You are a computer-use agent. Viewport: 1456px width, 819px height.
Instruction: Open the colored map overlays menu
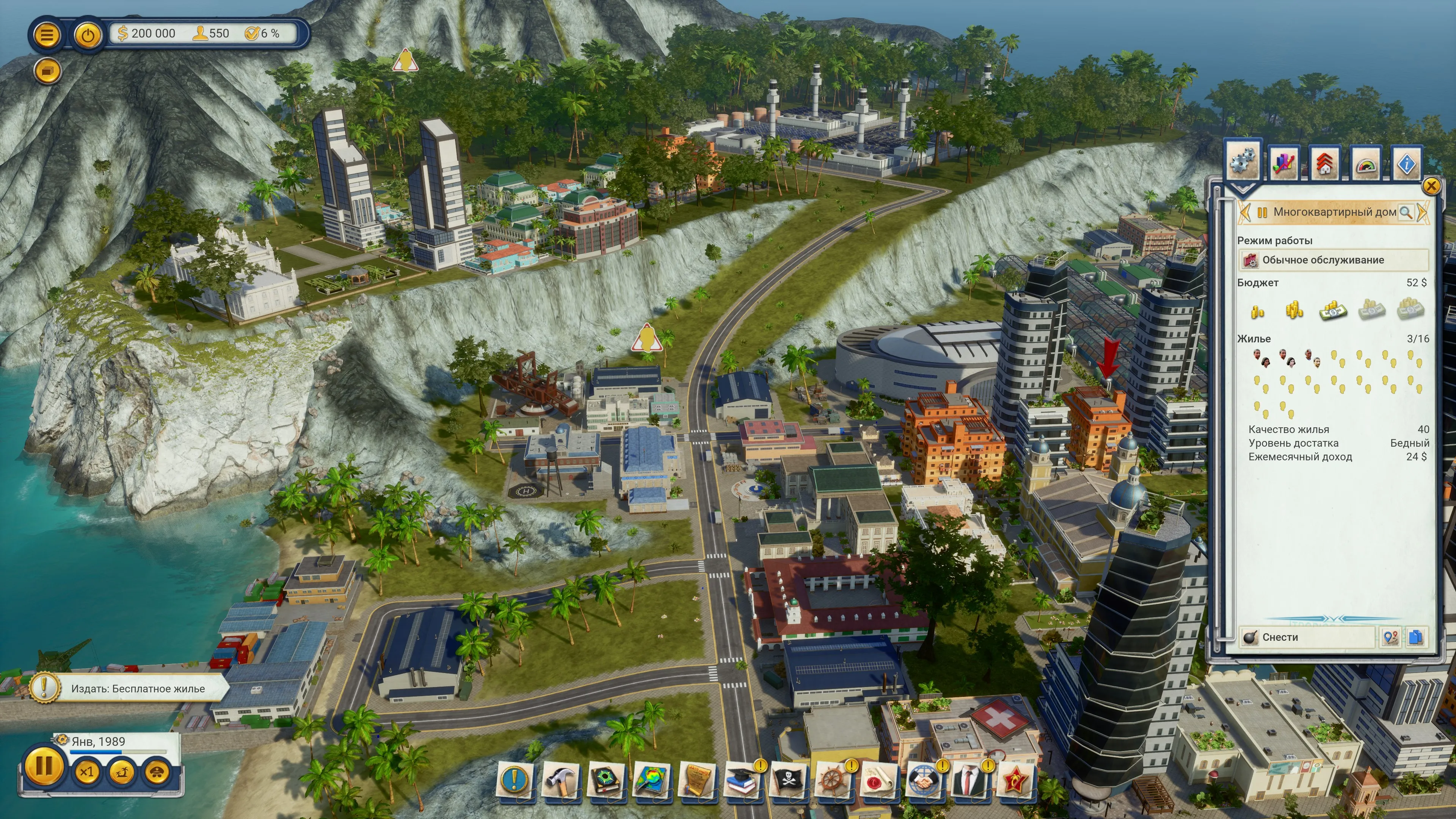pyautogui.click(x=651, y=781)
